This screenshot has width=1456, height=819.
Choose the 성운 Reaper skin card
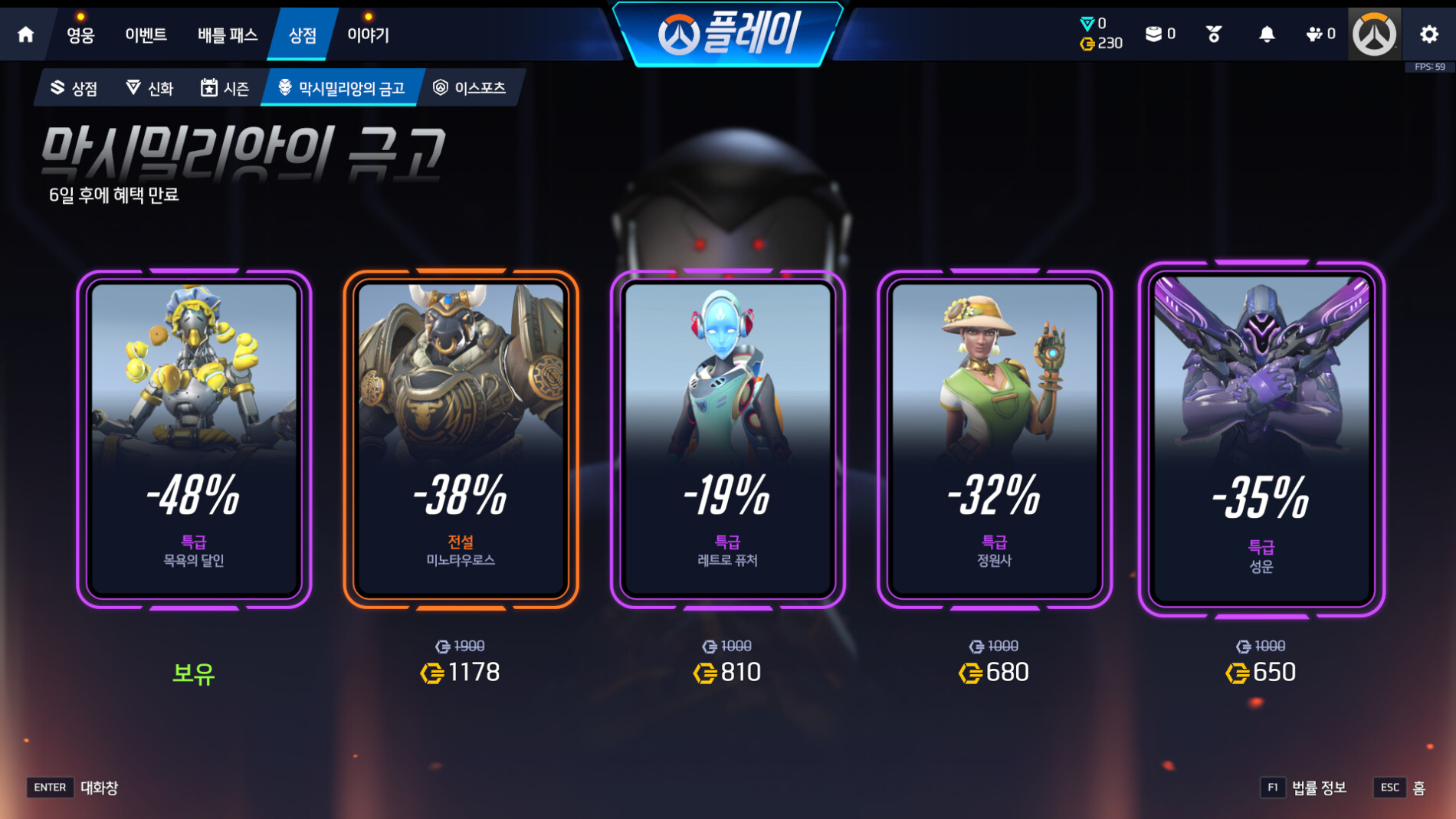pyautogui.click(x=1261, y=439)
